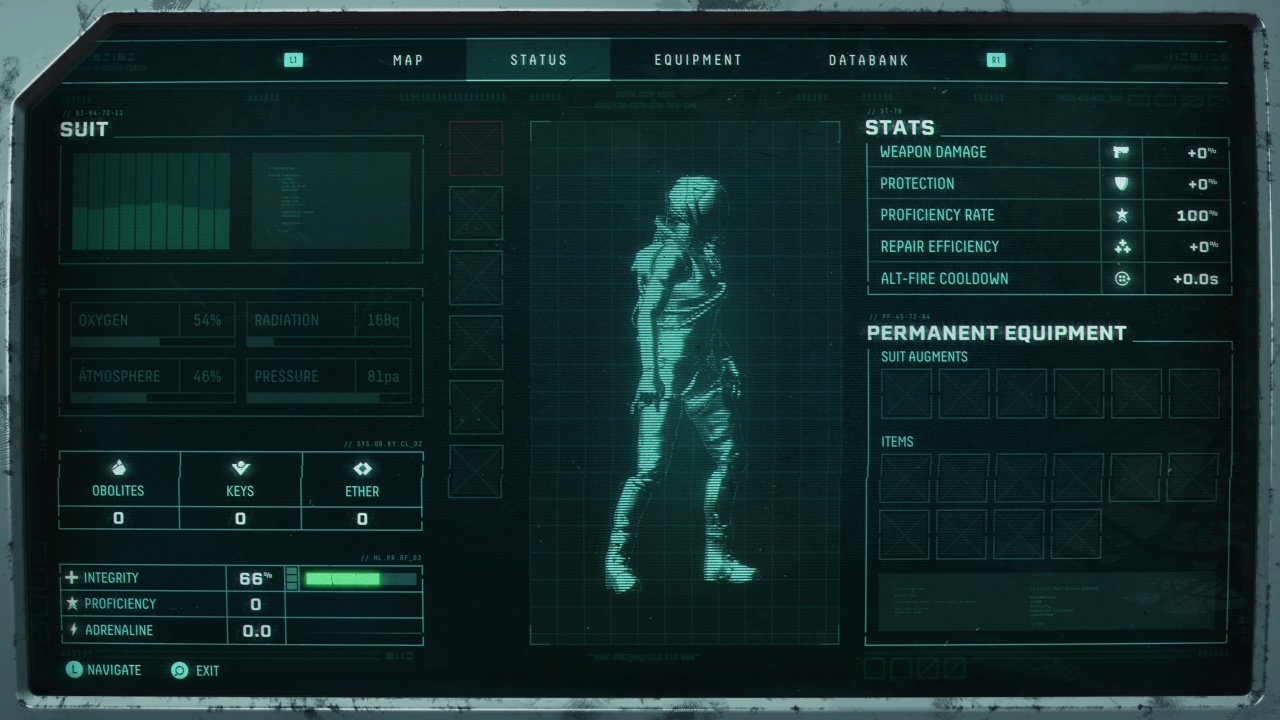Image resolution: width=1280 pixels, height=720 pixels.
Task: Open the Equipment tab
Action: tap(698, 60)
